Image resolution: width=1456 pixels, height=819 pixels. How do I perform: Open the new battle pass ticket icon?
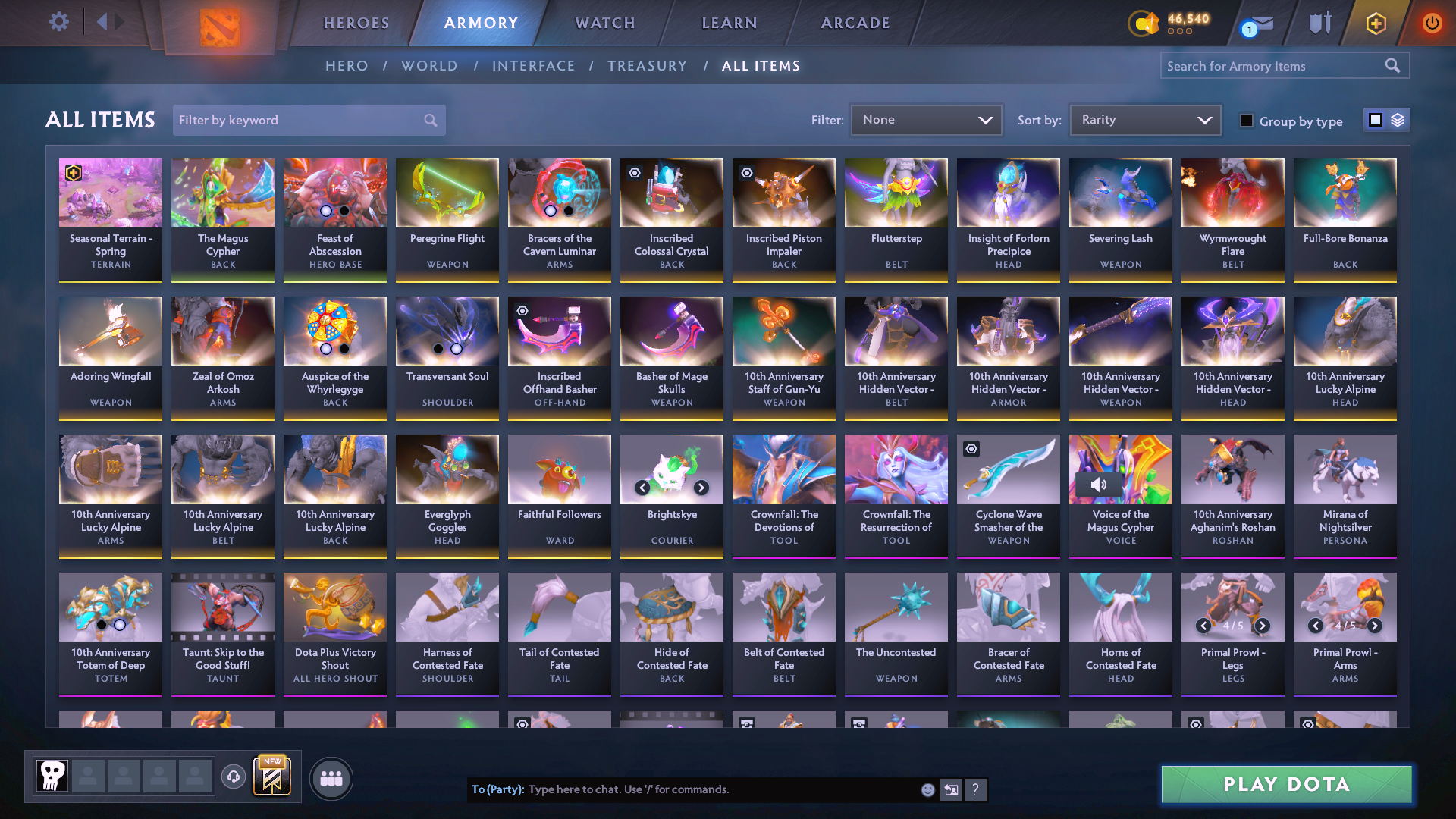pos(271,777)
